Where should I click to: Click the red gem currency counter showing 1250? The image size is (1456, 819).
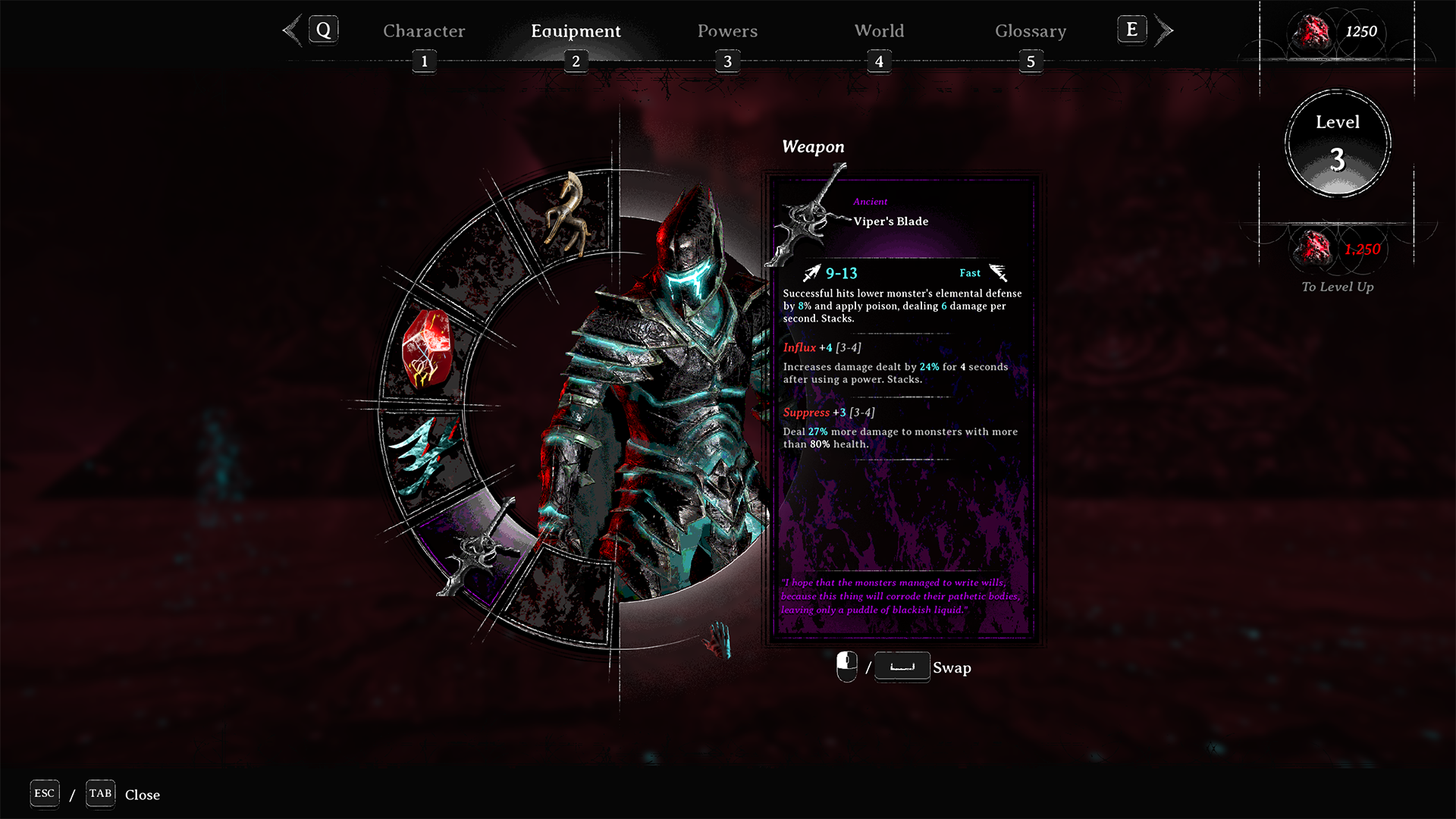click(x=1335, y=32)
